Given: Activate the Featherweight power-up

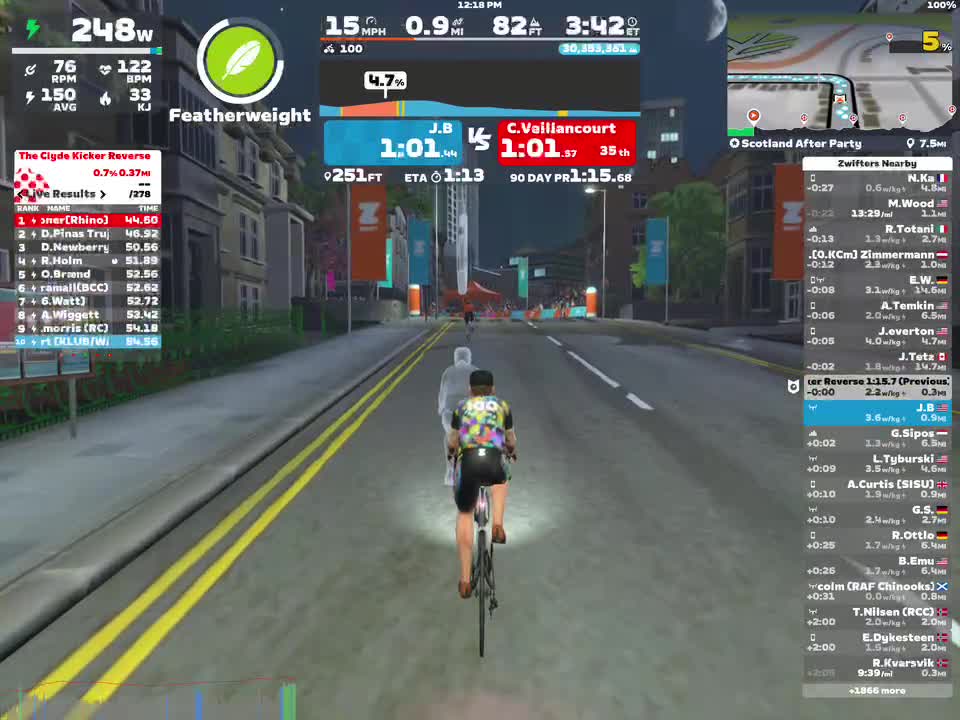Looking at the screenshot, I should (x=240, y=62).
